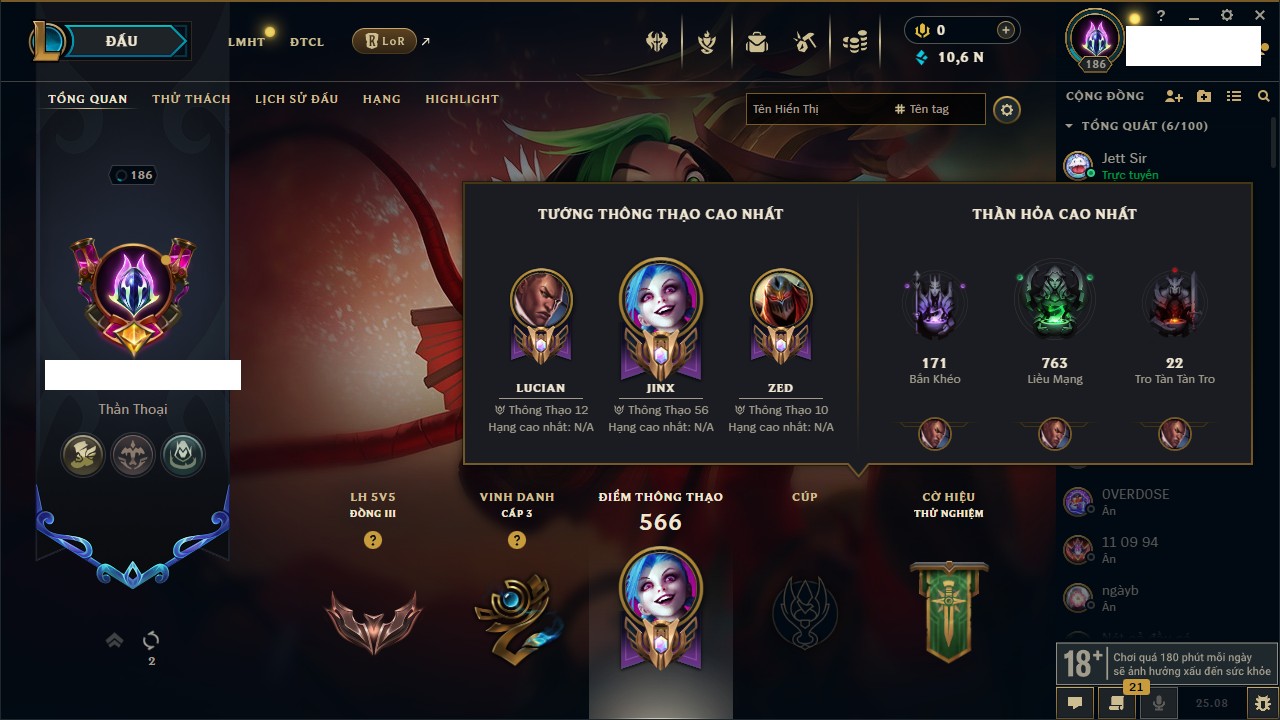1280x720 pixels.
Task: Select the HẠNG tab
Action: click(x=382, y=99)
